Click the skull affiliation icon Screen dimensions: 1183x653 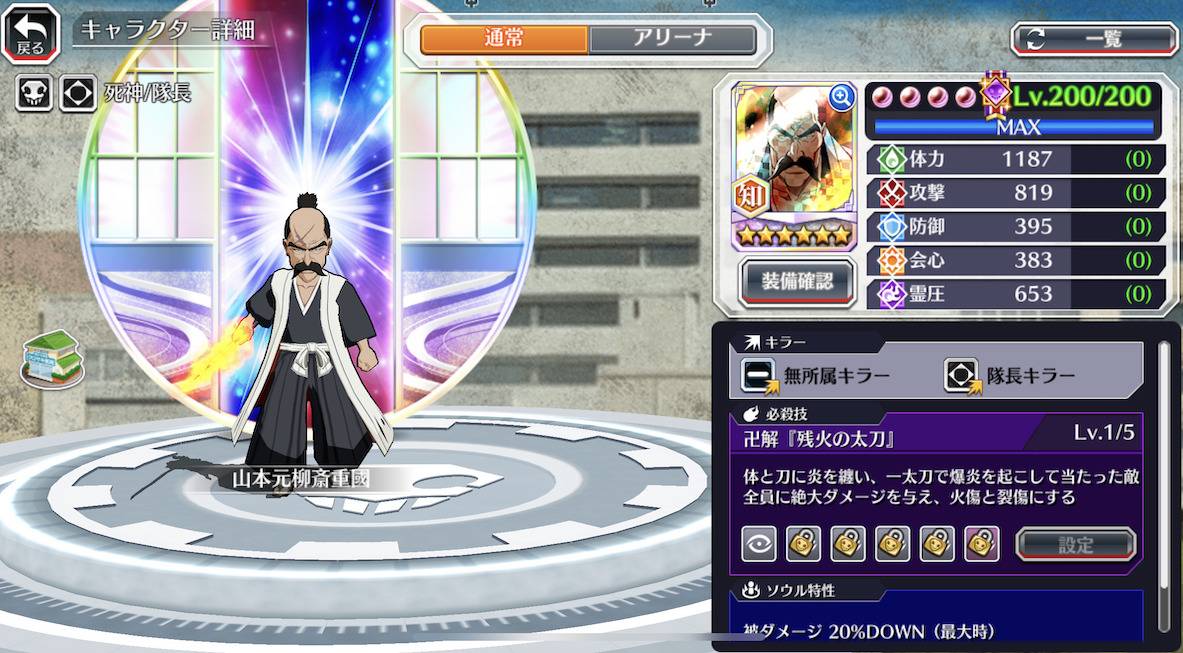[x=33, y=94]
